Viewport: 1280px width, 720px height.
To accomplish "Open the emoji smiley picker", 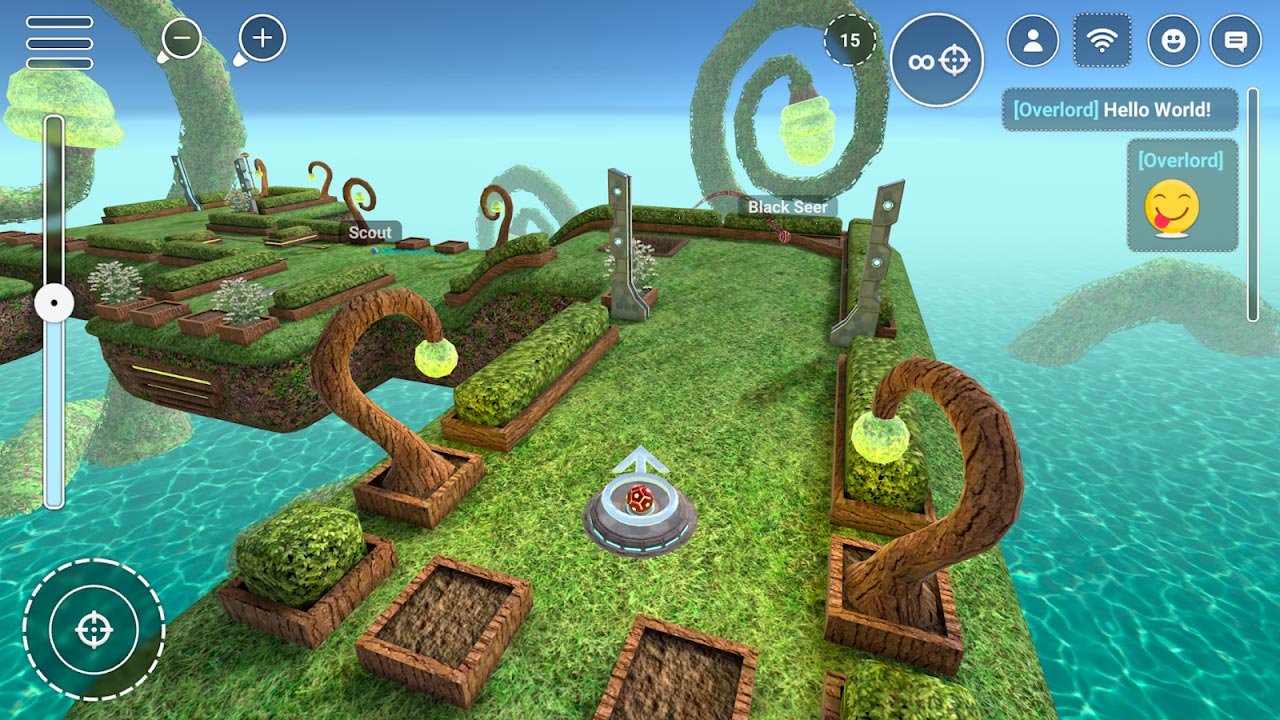I will click(1173, 41).
